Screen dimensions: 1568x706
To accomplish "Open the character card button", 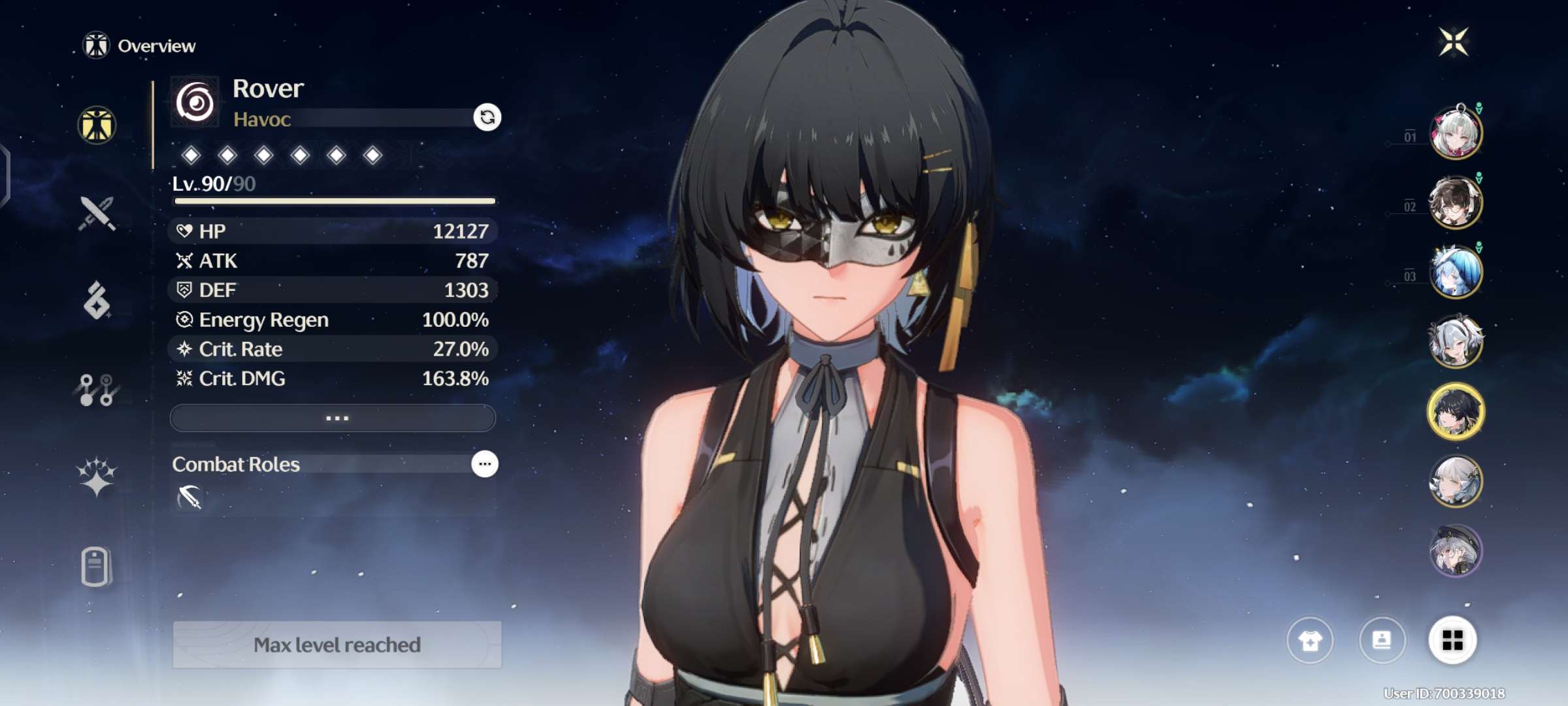I will (1382, 641).
